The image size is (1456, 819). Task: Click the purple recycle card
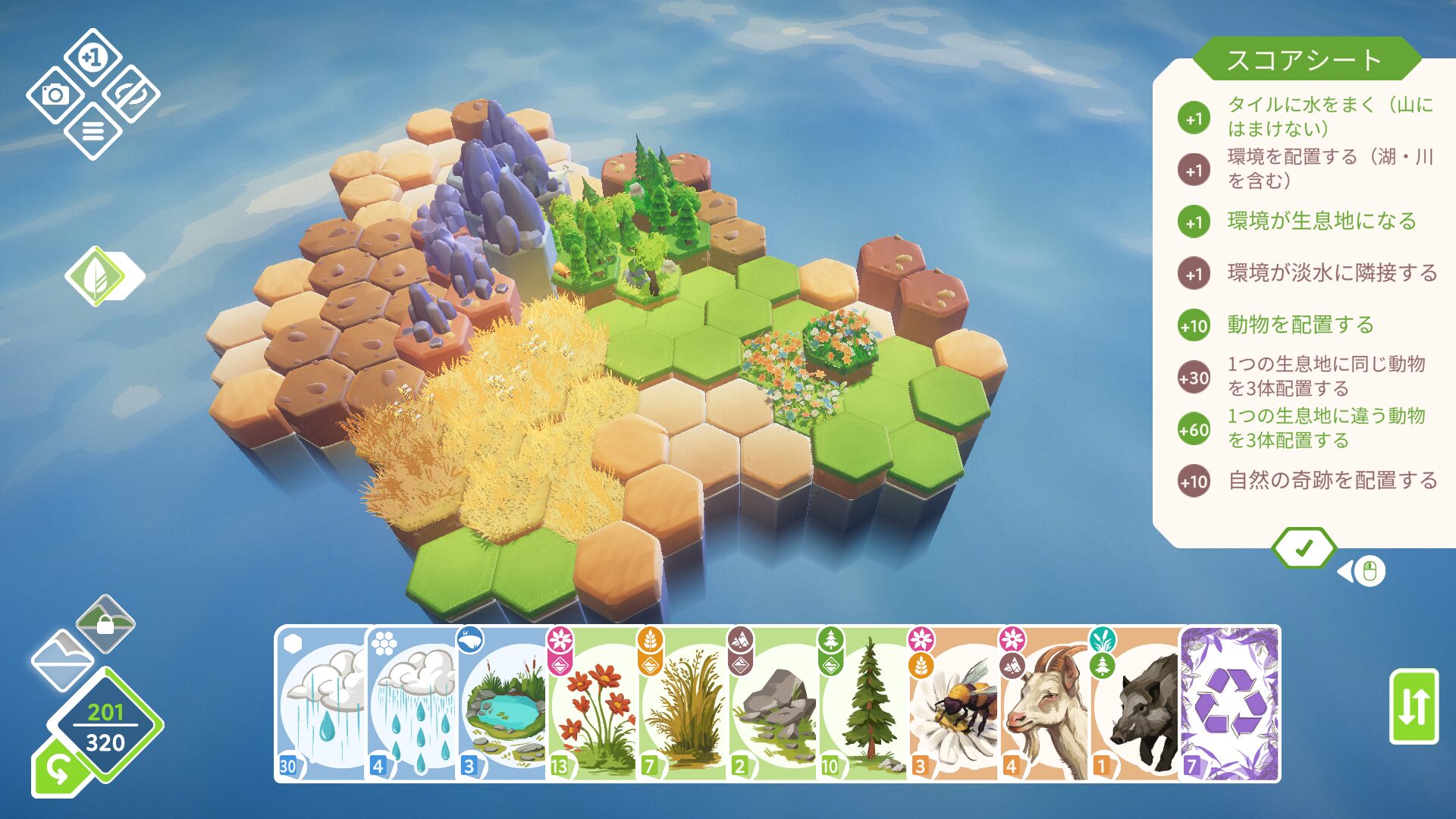point(1231,704)
